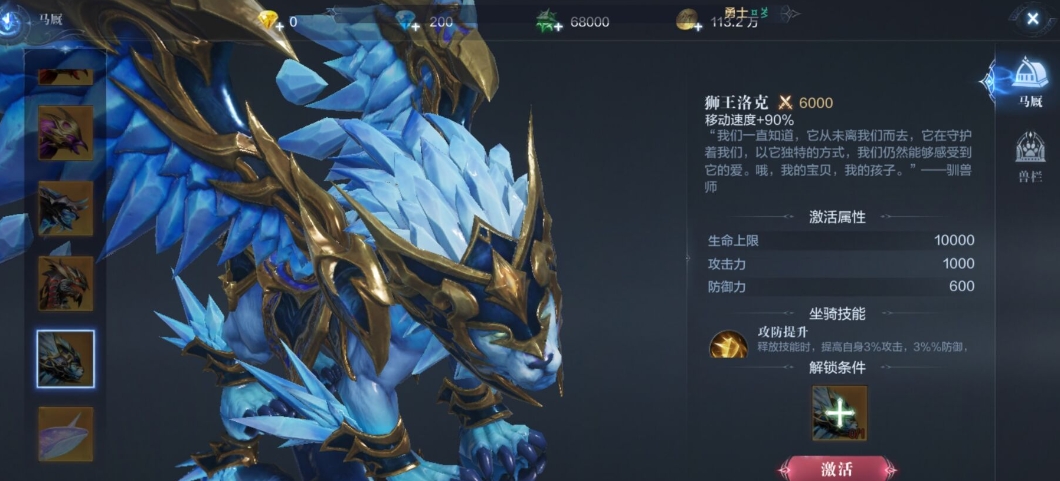This screenshot has width=1060, height=481.
Task: Select the highlighted ice lion mount thumbnail
Action: (66, 358)
